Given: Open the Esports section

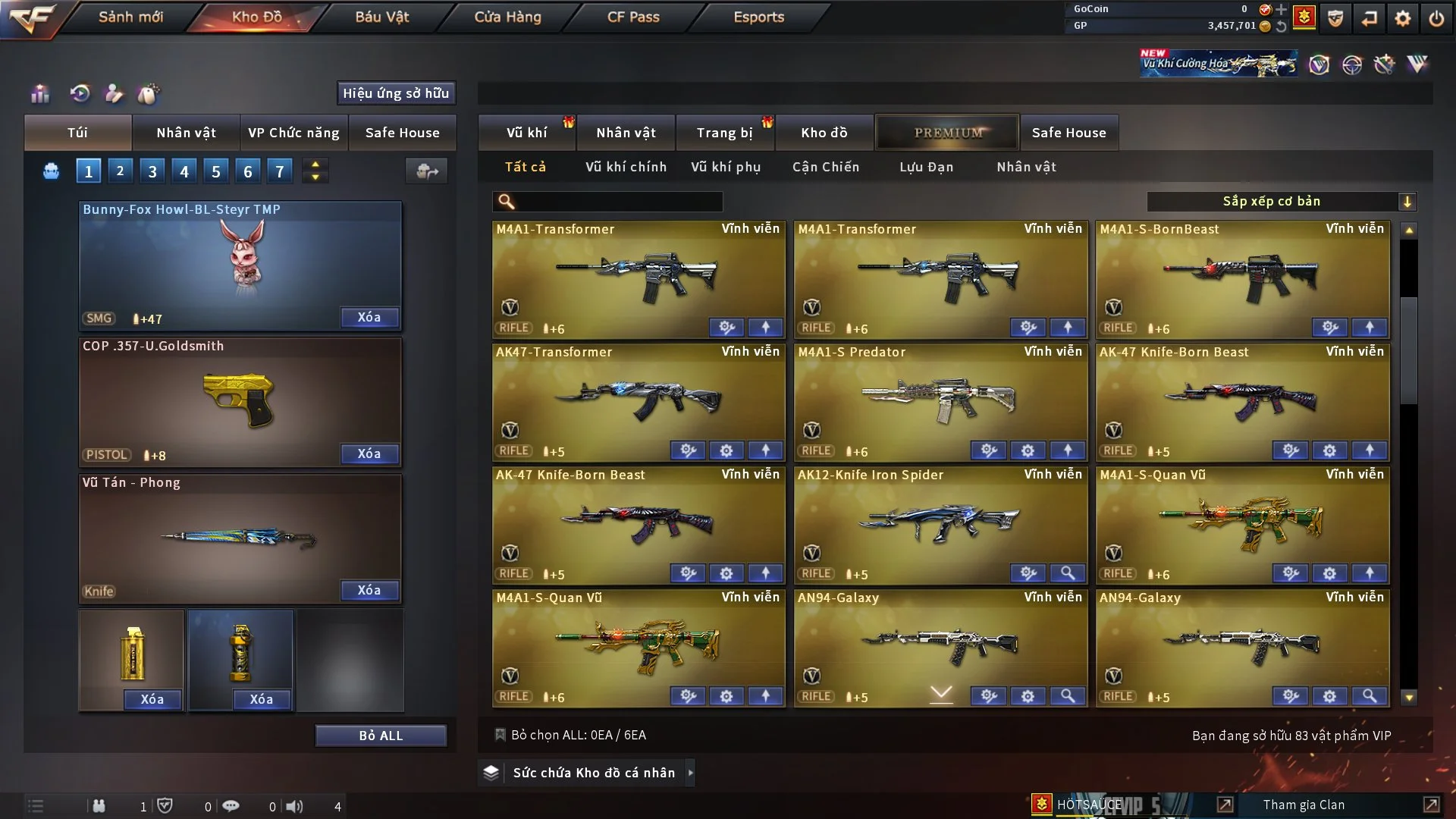Looking at the screenshot, I should pyautogui.click(x=758, y=17).
